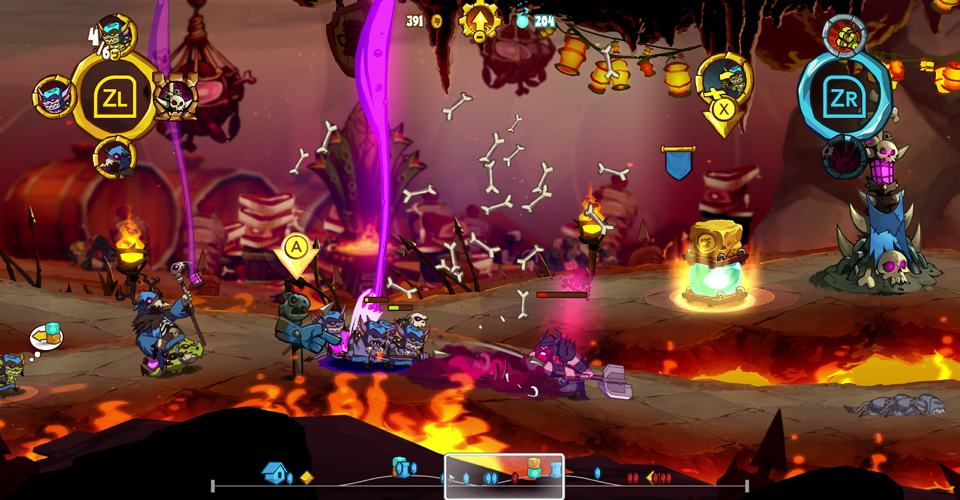Screen dimensions: 960x500
Task: Click the gold diamond minimap marker
Action: tap(307, 477)
